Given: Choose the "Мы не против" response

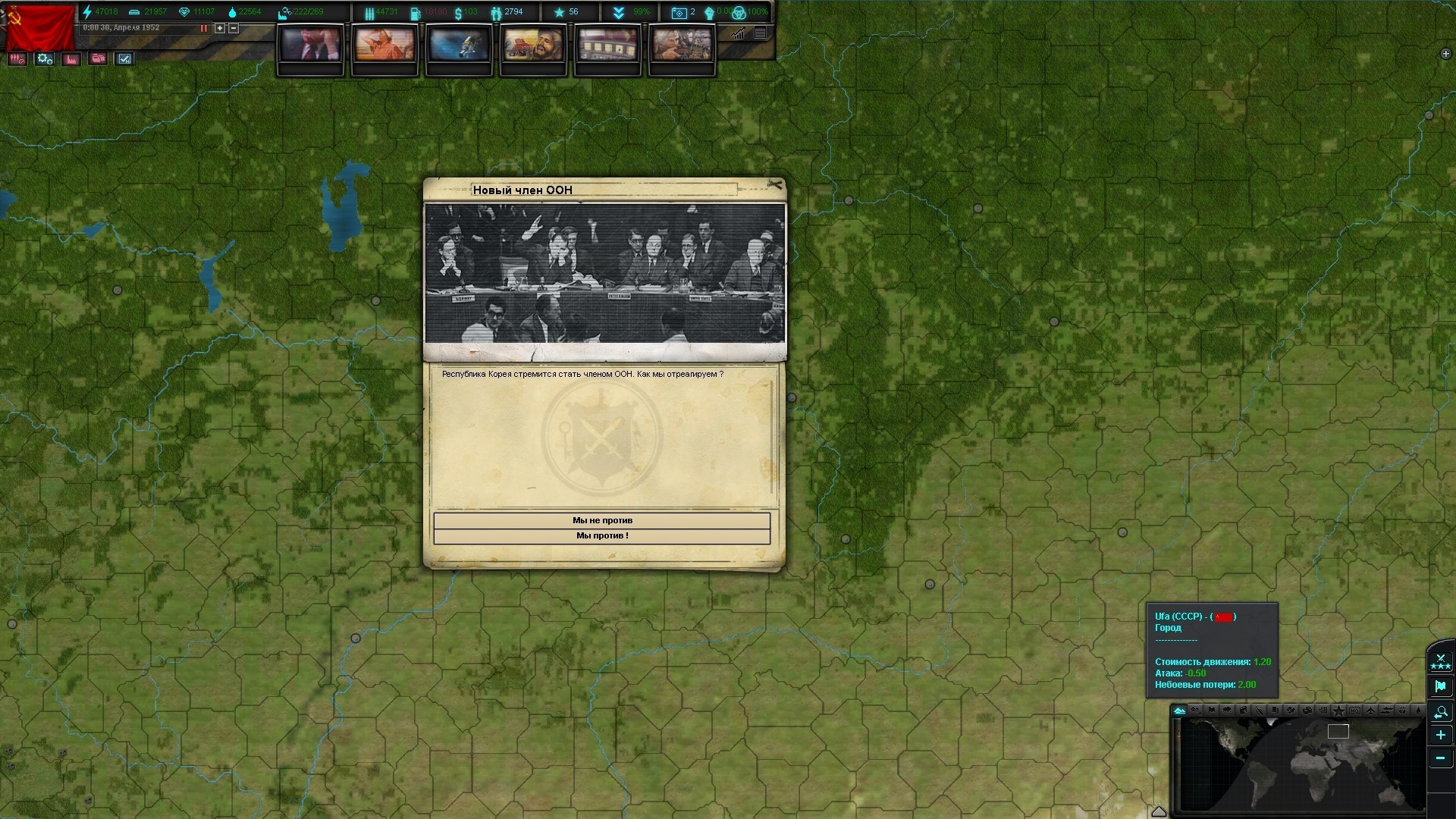Looking at the screenshot, I should point(601,520).
